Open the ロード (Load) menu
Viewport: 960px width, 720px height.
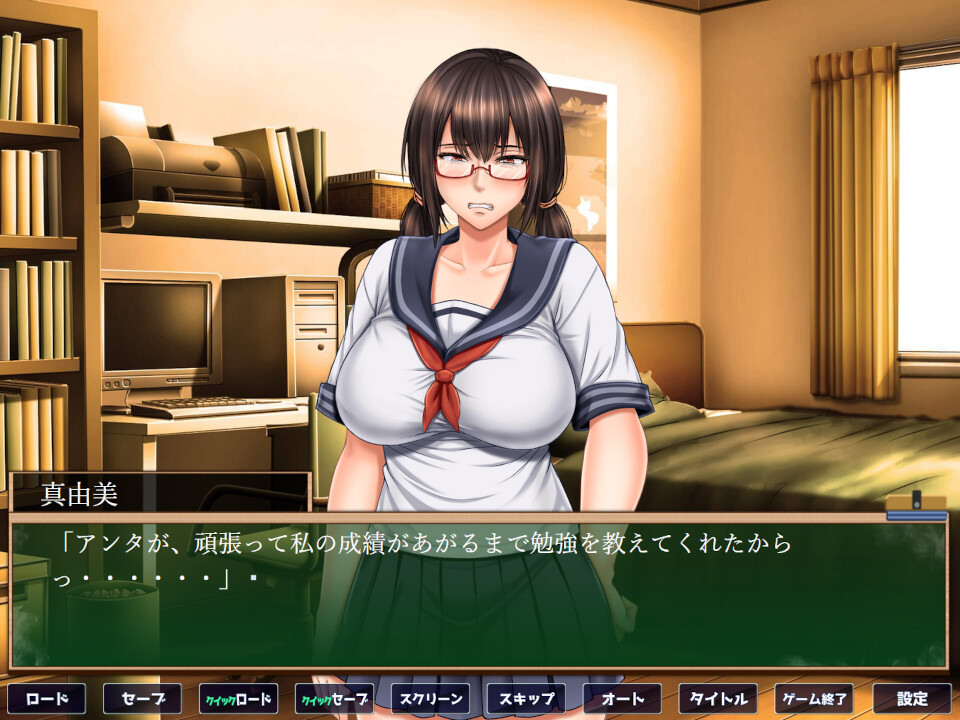pos(46,698)
